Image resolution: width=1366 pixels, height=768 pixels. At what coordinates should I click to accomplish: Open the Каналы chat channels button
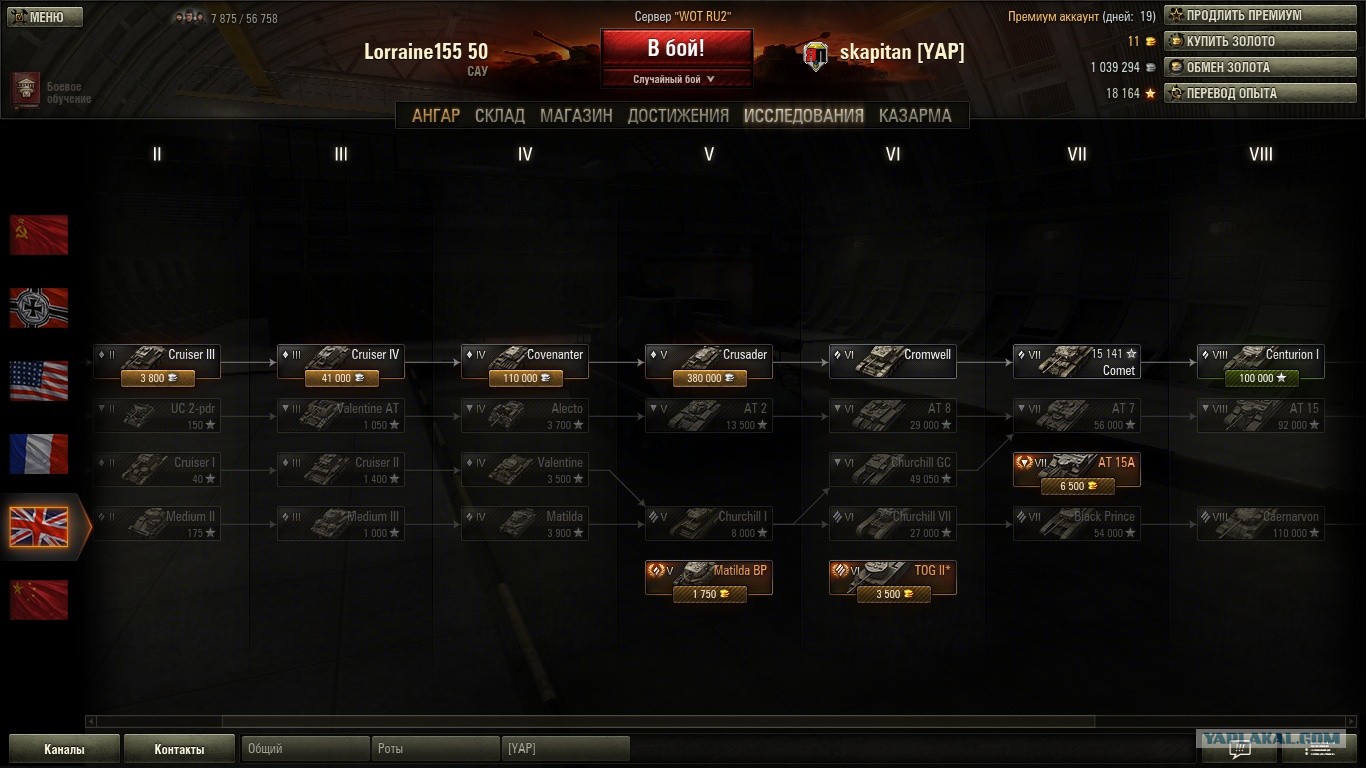[64, 749]
